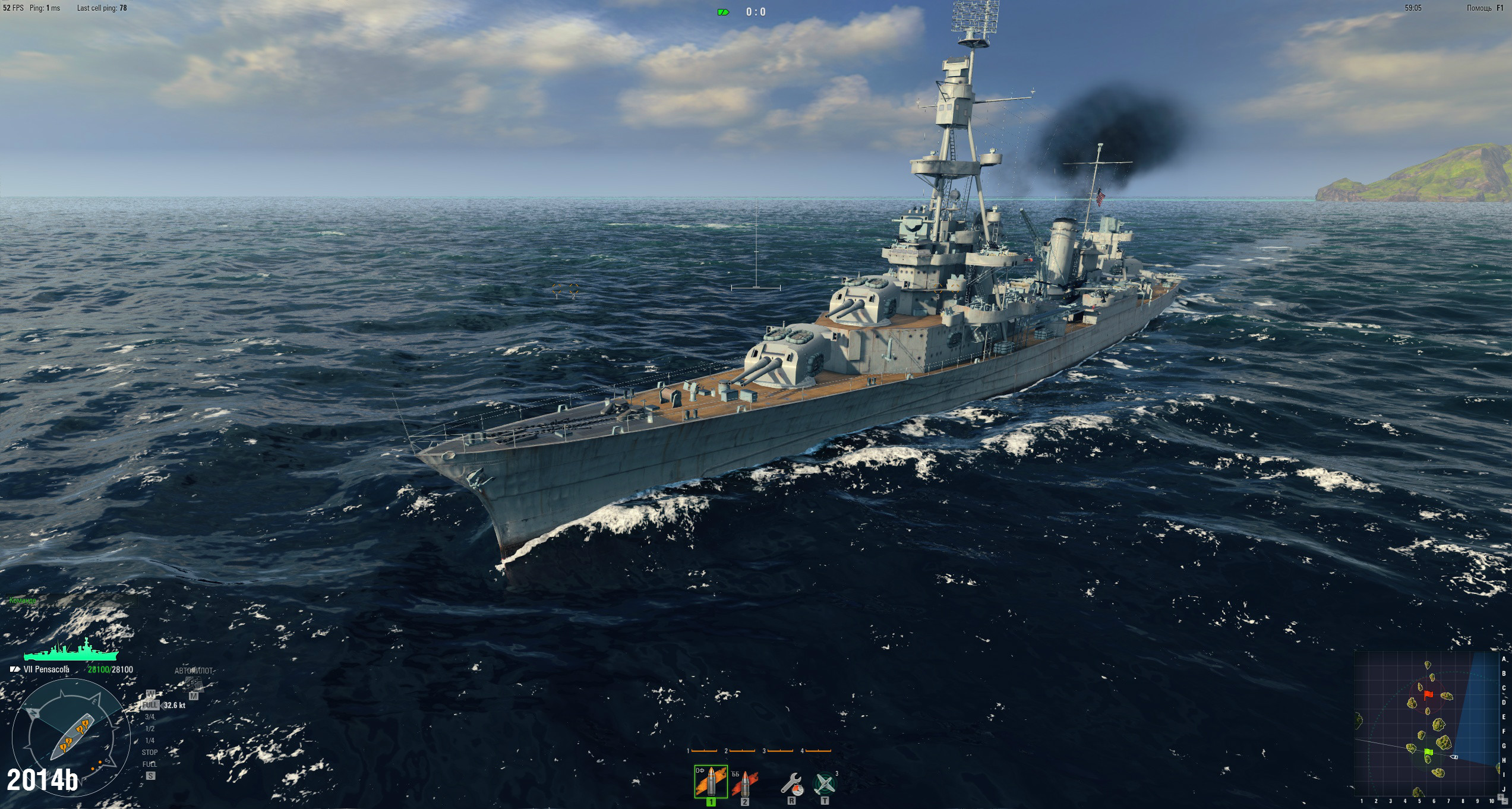Set engine telegraph to 1/4 speed
Image resolution: width=1512 pixels, height=809 pixels.
point(150,741)
